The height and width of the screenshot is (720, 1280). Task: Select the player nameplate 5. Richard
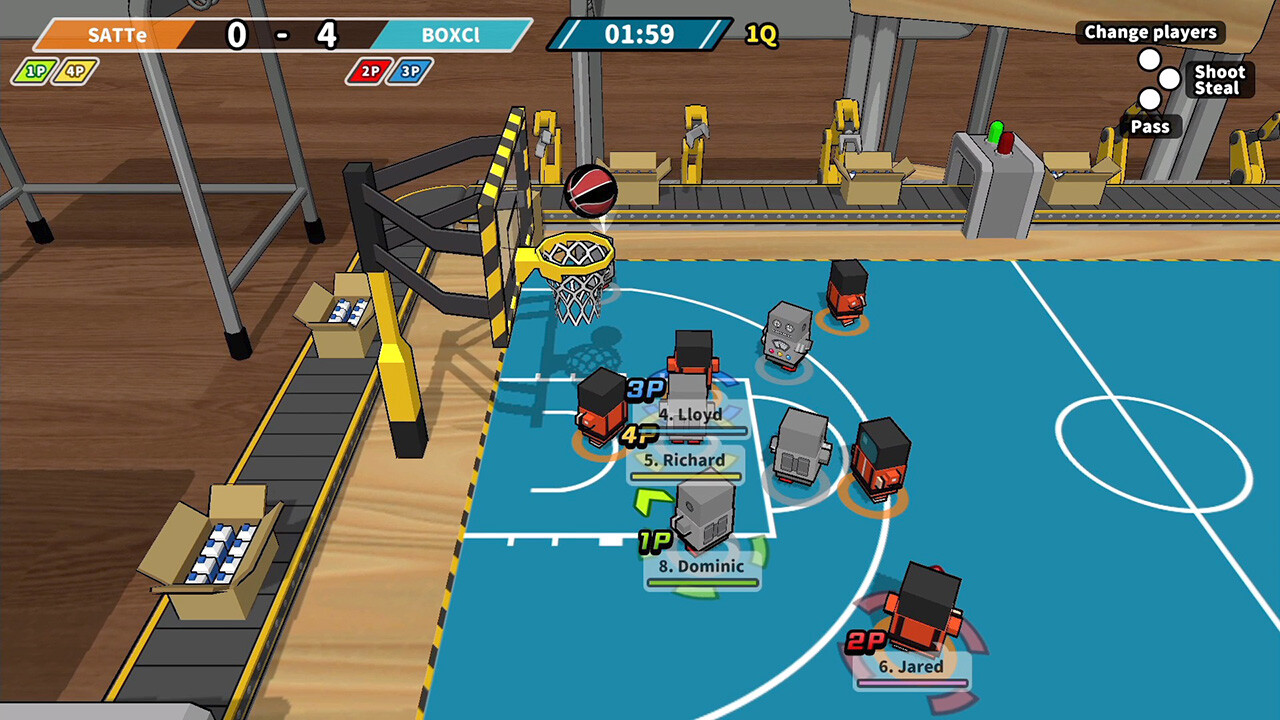(x=687, y=459)
